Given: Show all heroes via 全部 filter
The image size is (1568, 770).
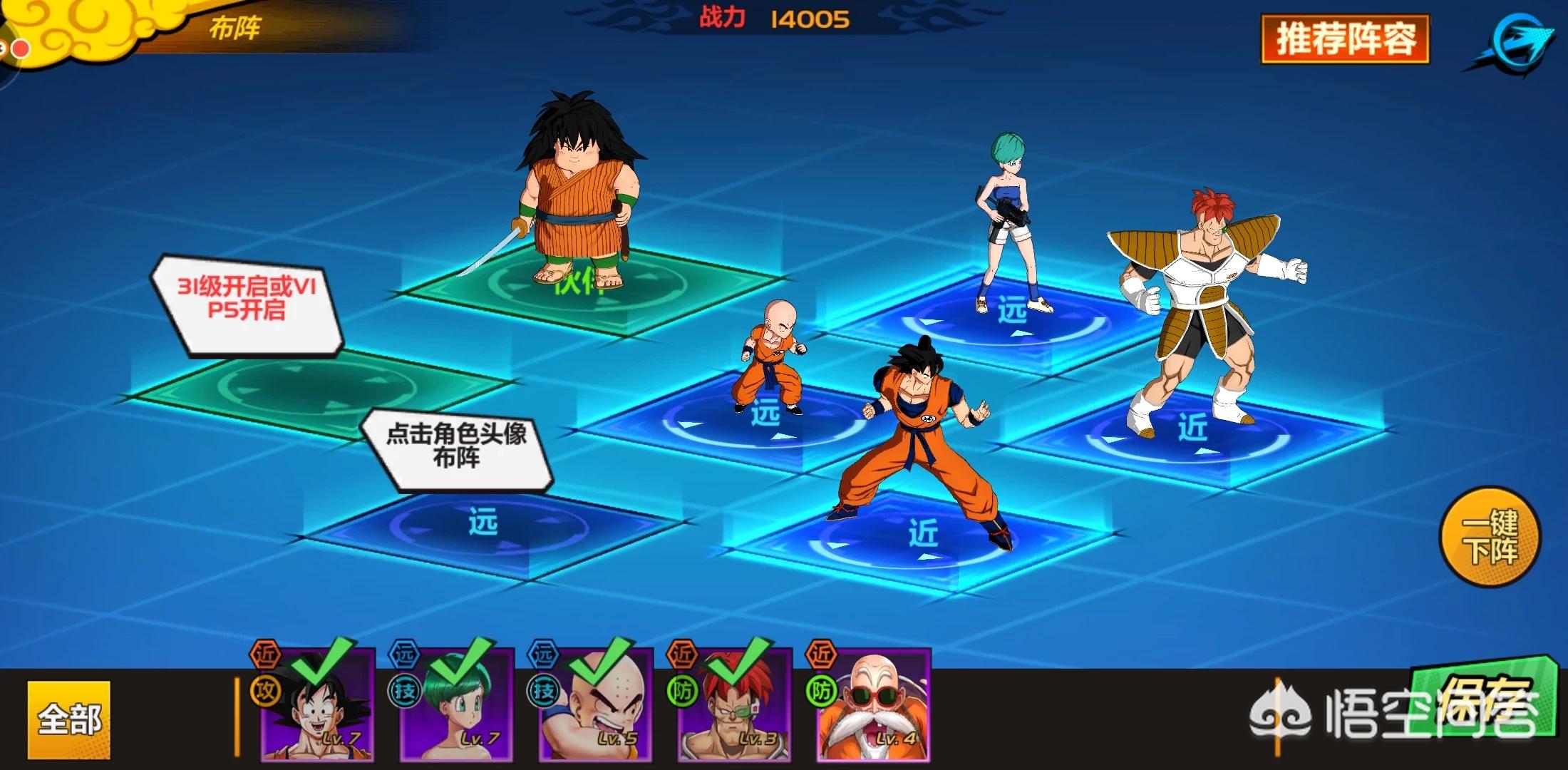Looking at the screenshot, I should tap(69, 719).
